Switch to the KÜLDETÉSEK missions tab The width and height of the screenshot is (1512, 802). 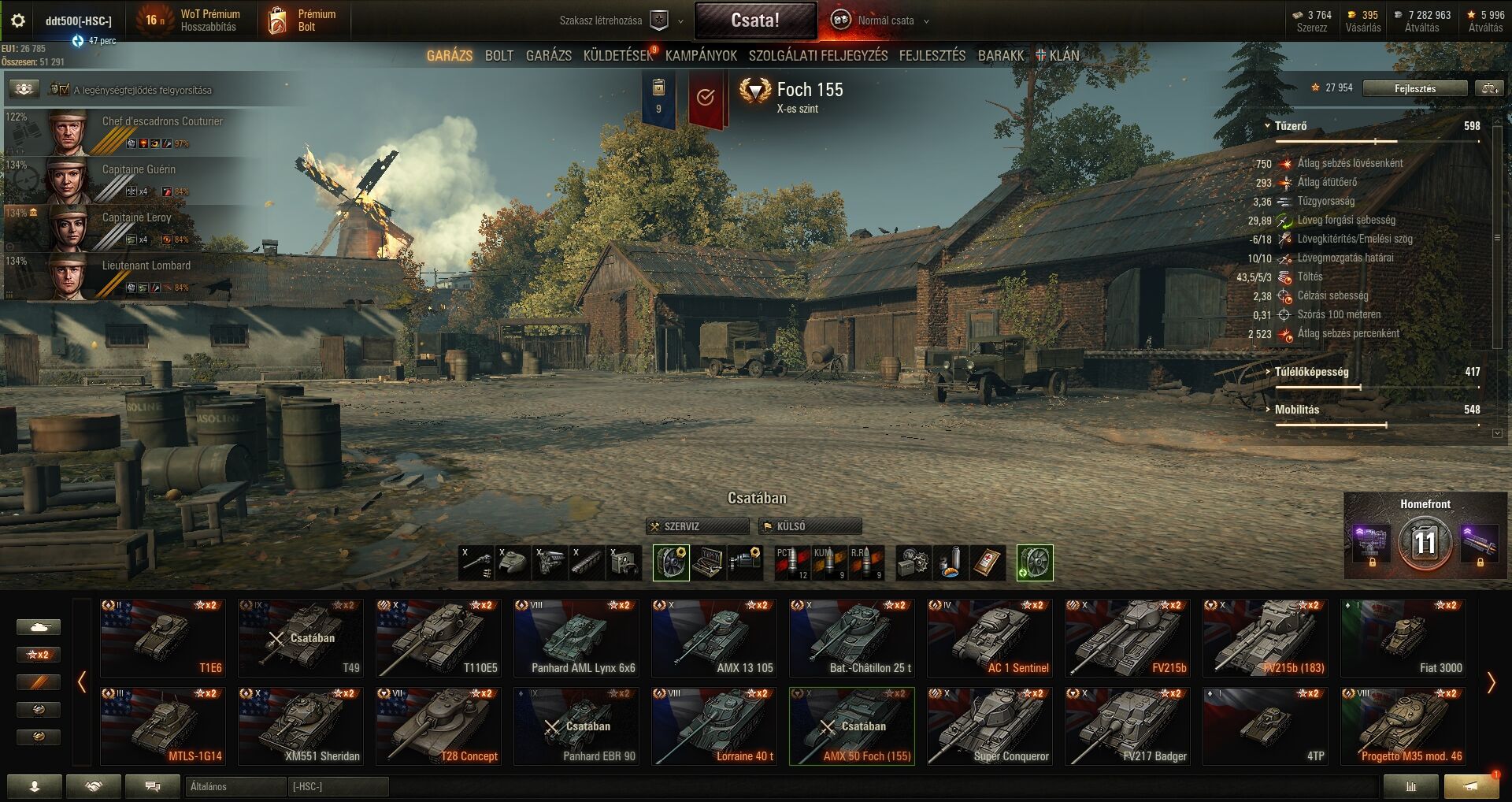[x=618, y=56]
